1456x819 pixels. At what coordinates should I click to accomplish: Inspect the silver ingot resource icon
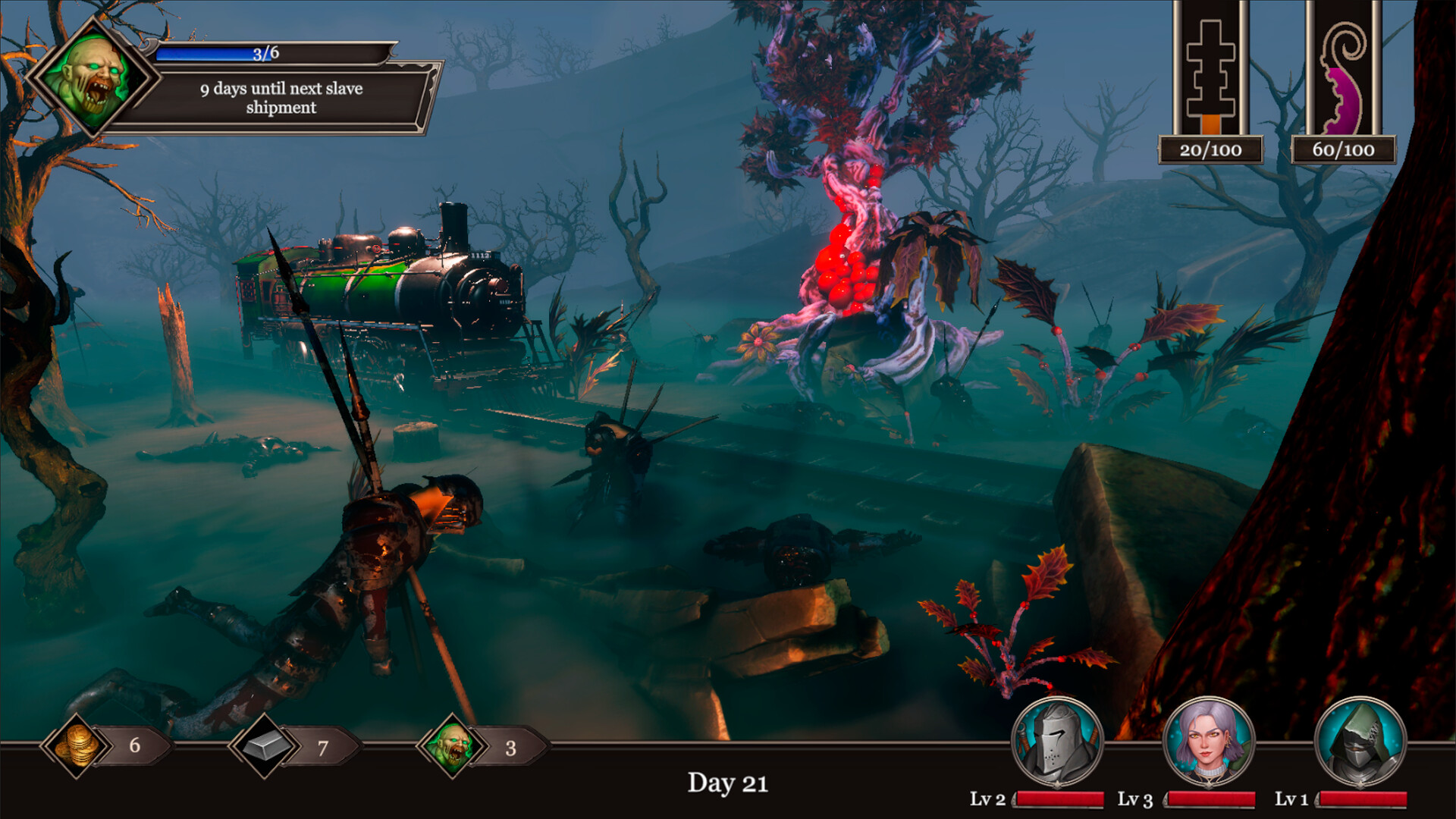click(x=264, y=745)
